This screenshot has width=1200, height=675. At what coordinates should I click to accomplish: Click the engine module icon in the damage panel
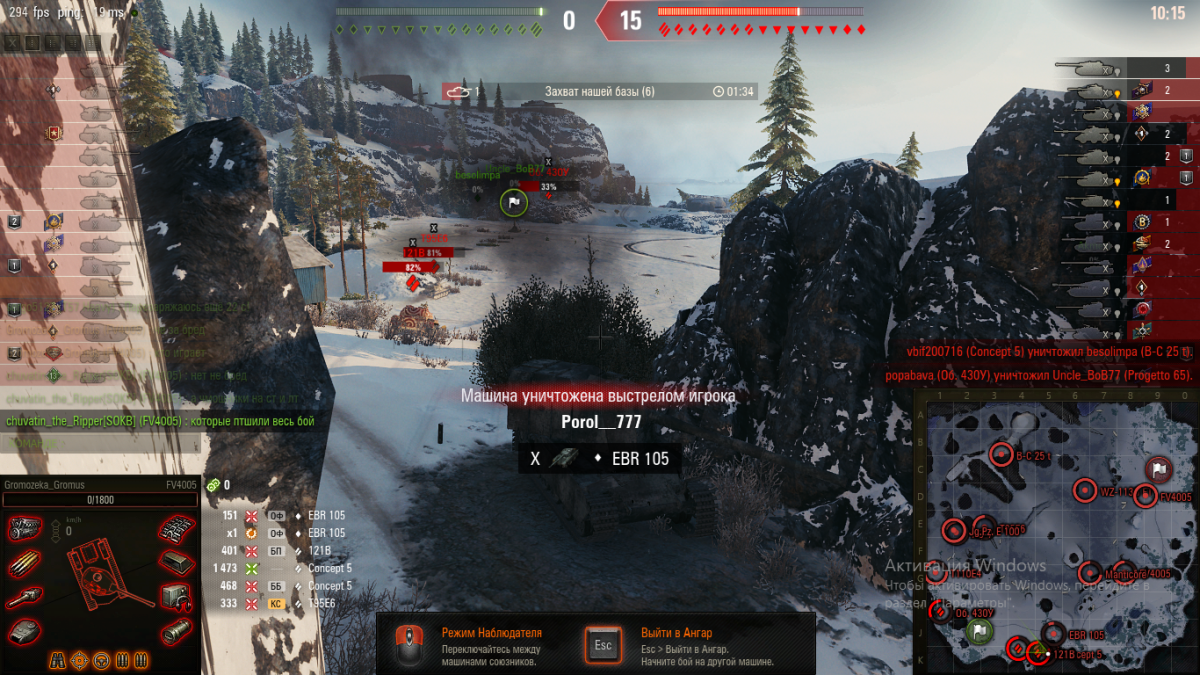click(25, 529)
